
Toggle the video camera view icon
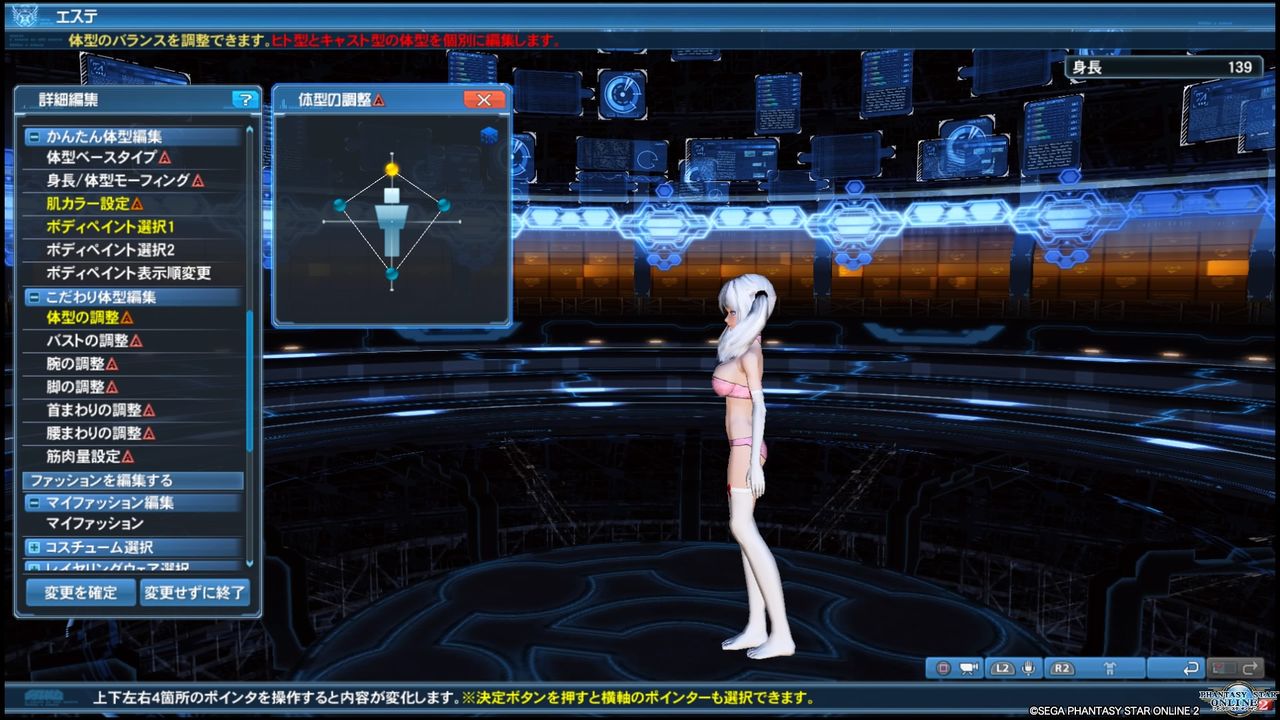click(x=969, y=667)
